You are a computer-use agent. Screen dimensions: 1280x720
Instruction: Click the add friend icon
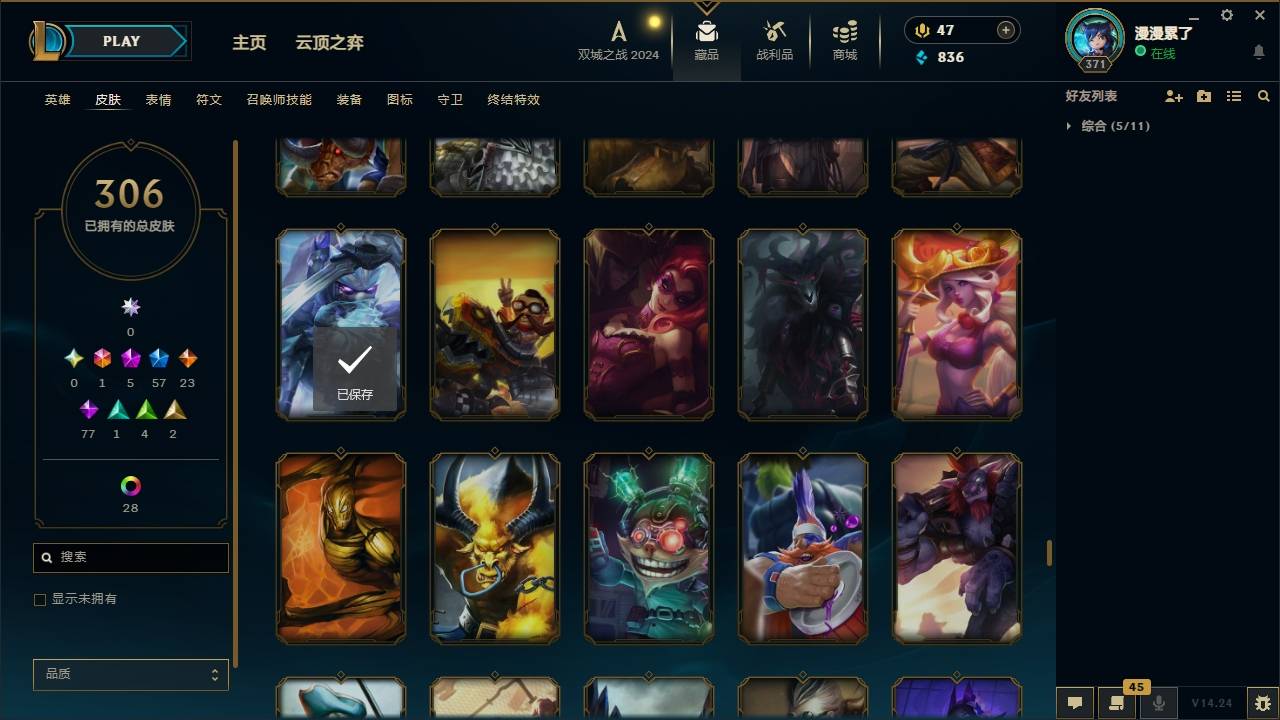[x=1174, y=96]
